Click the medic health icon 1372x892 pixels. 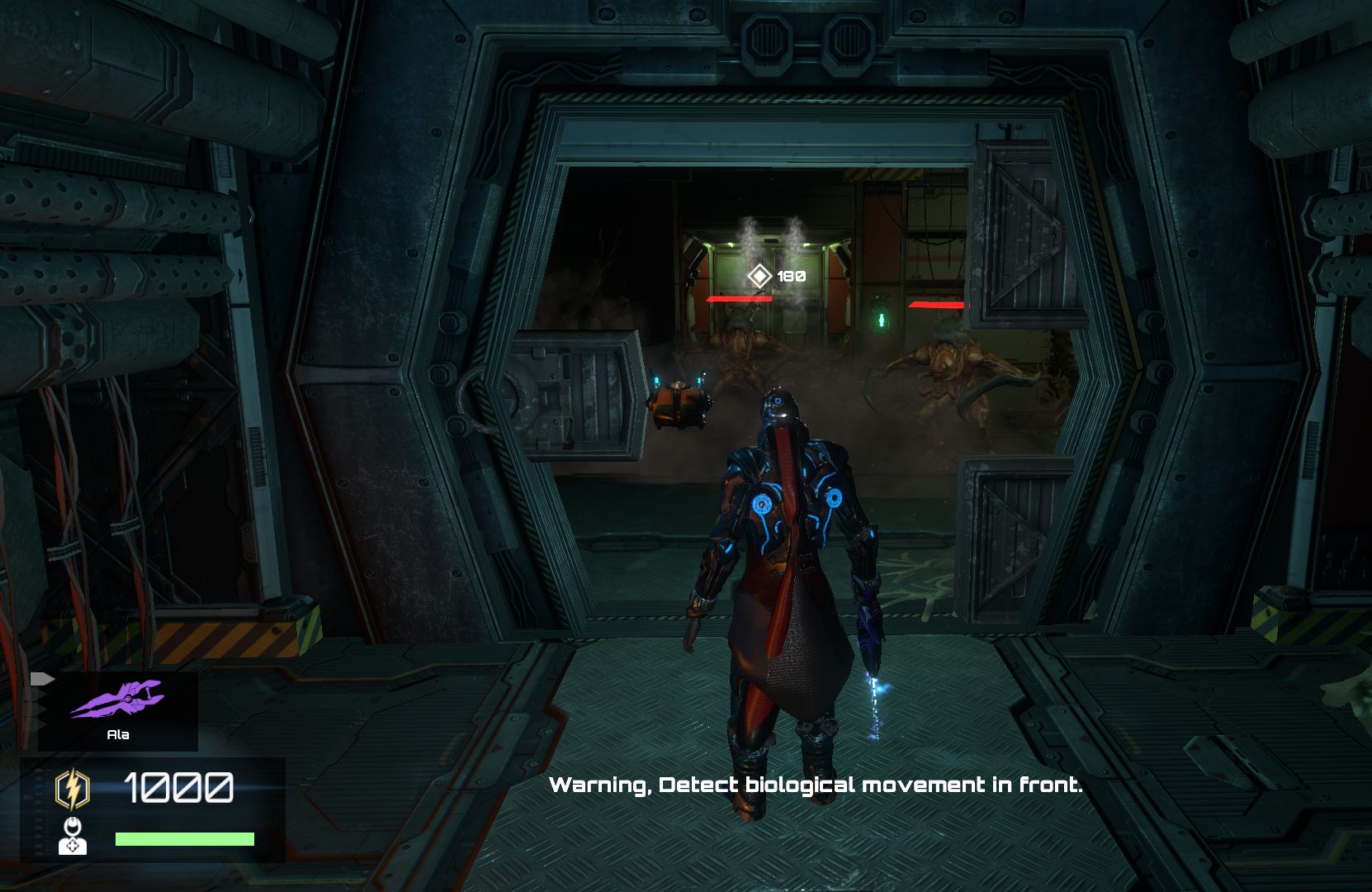tap(73, 836)
